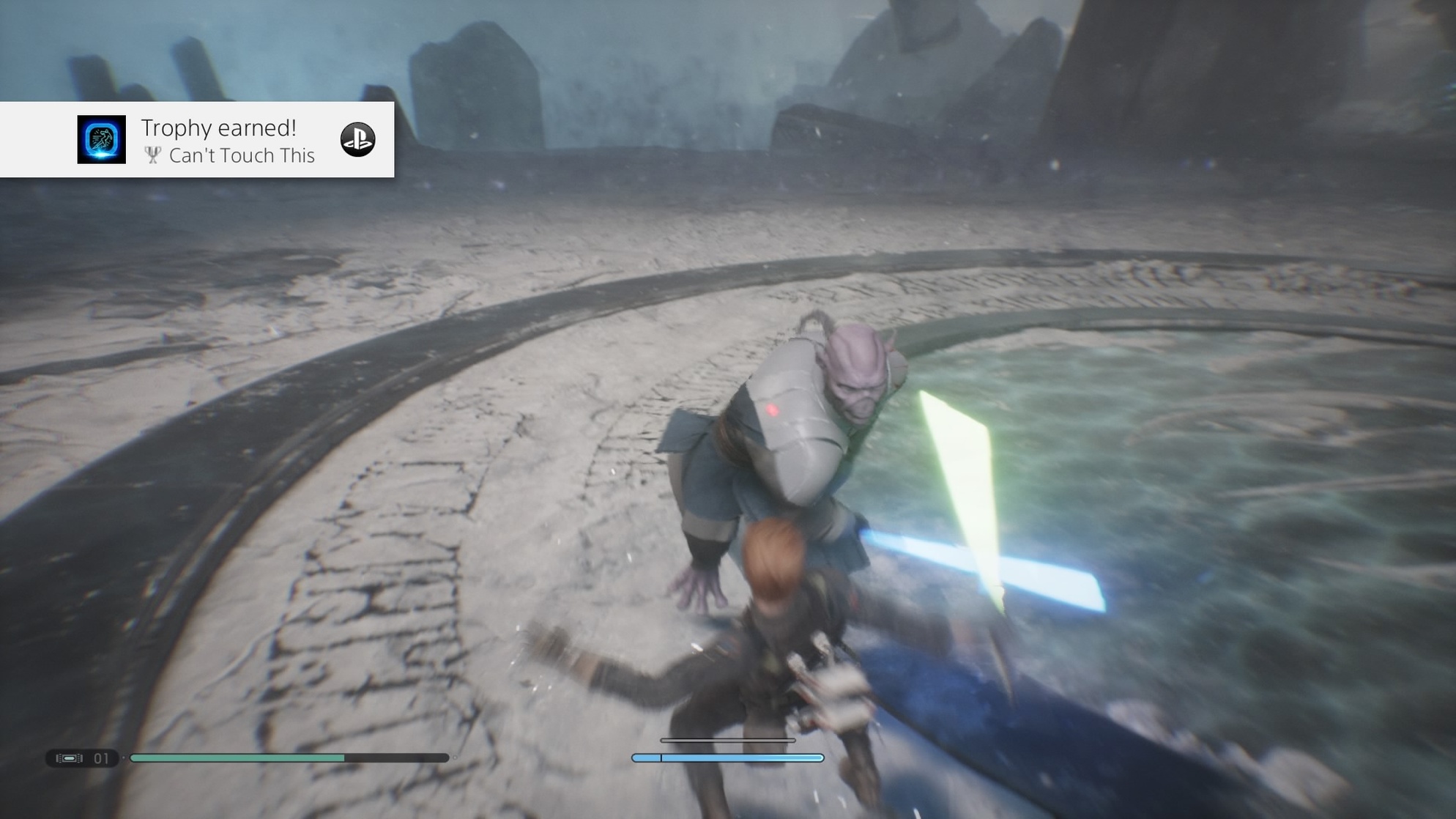Select the stim count number 01
Viewport: 1456px width, 819px height.
[101, 758]
